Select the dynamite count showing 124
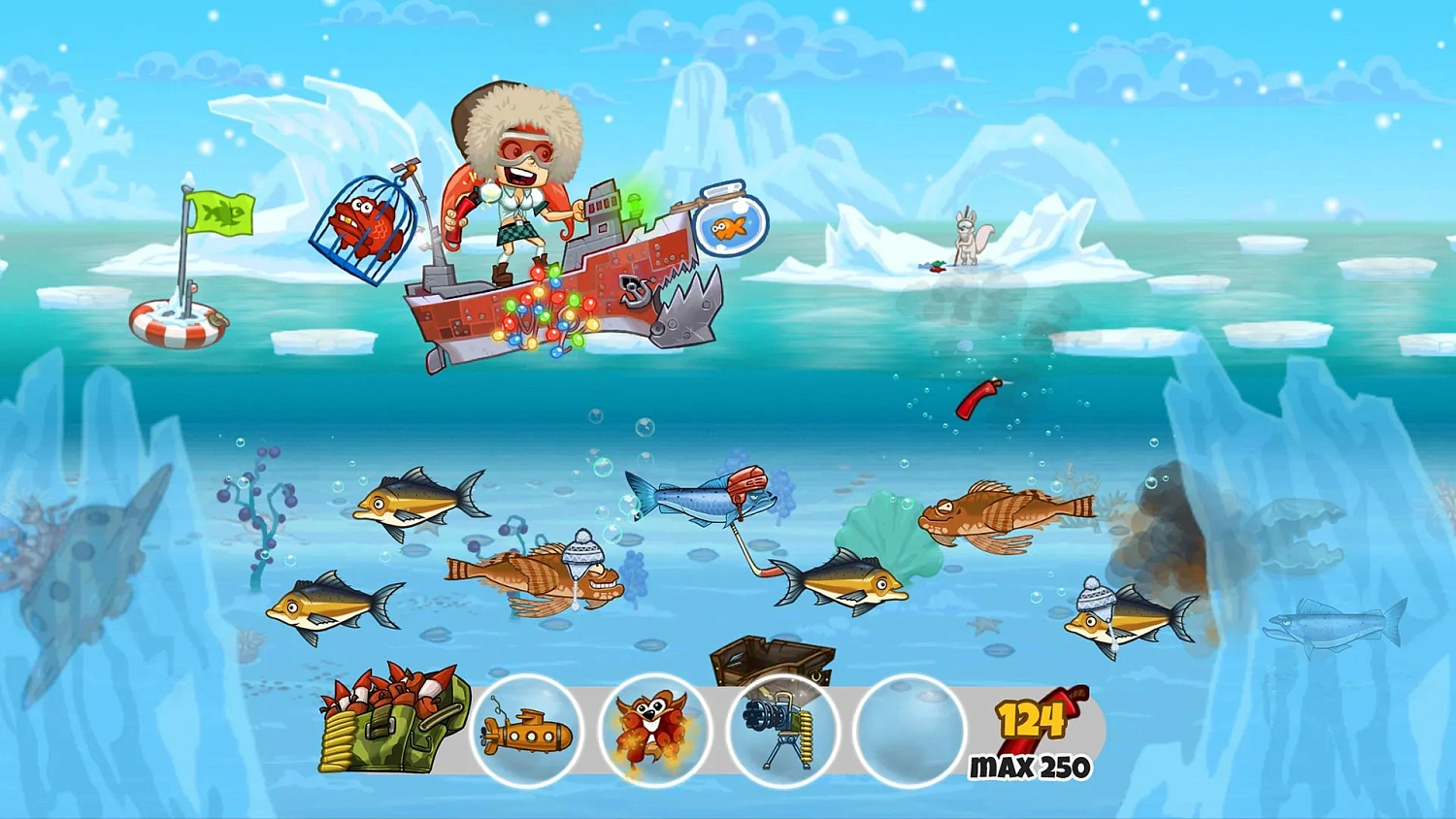The width and height of the screenshot is (1456, 819). [1032, 720]
